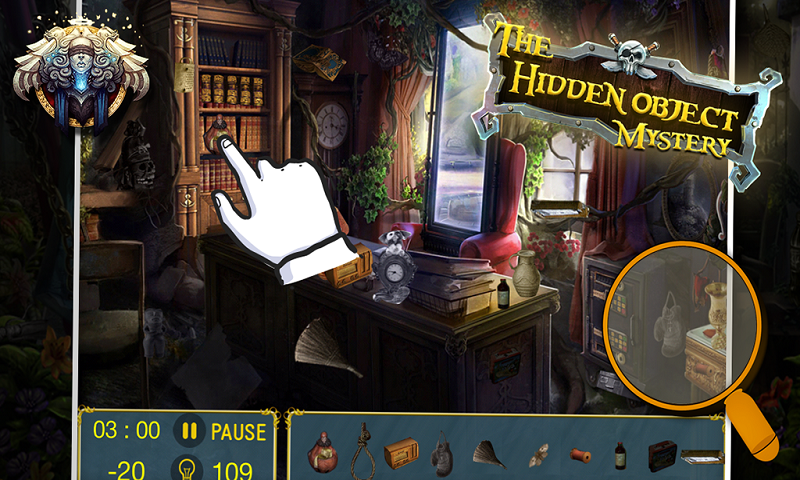This screenshot has height=480, width=800.
Task: Select the small dark bottle item
Action: coord(620,455)
